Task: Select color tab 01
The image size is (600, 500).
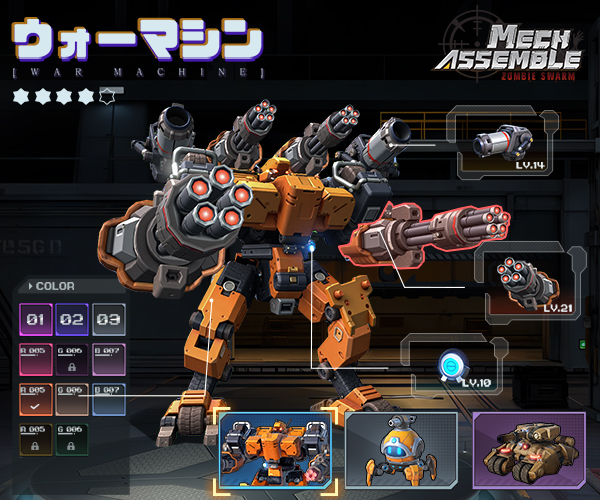Action: point(36,321)
